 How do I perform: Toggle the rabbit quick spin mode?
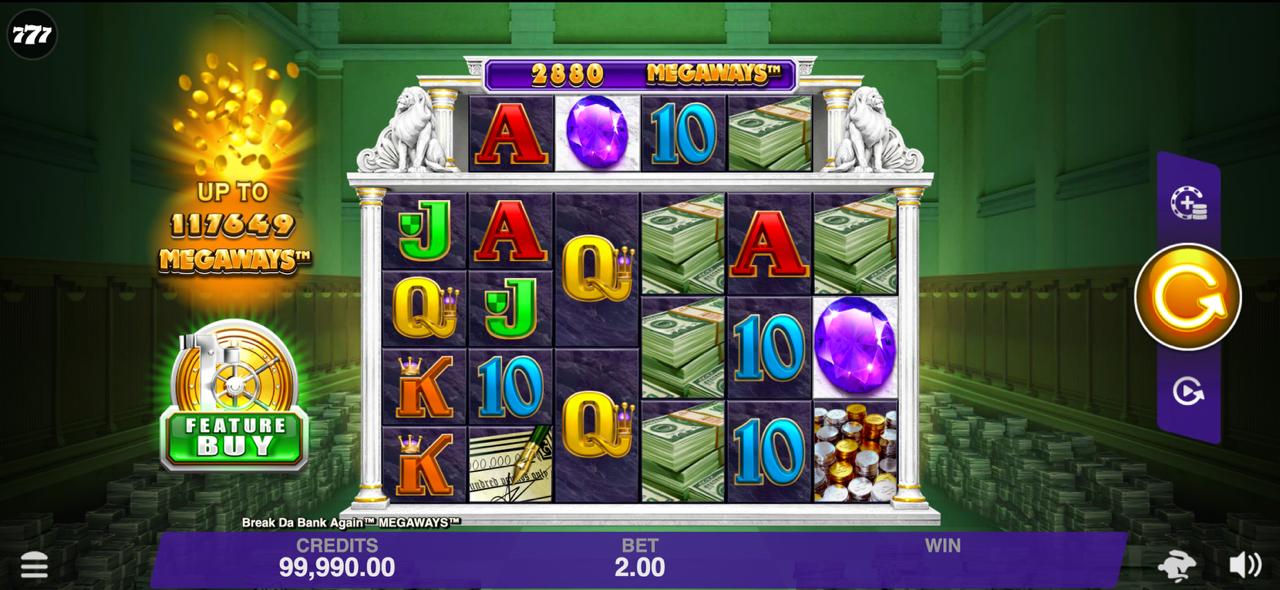1177,566
